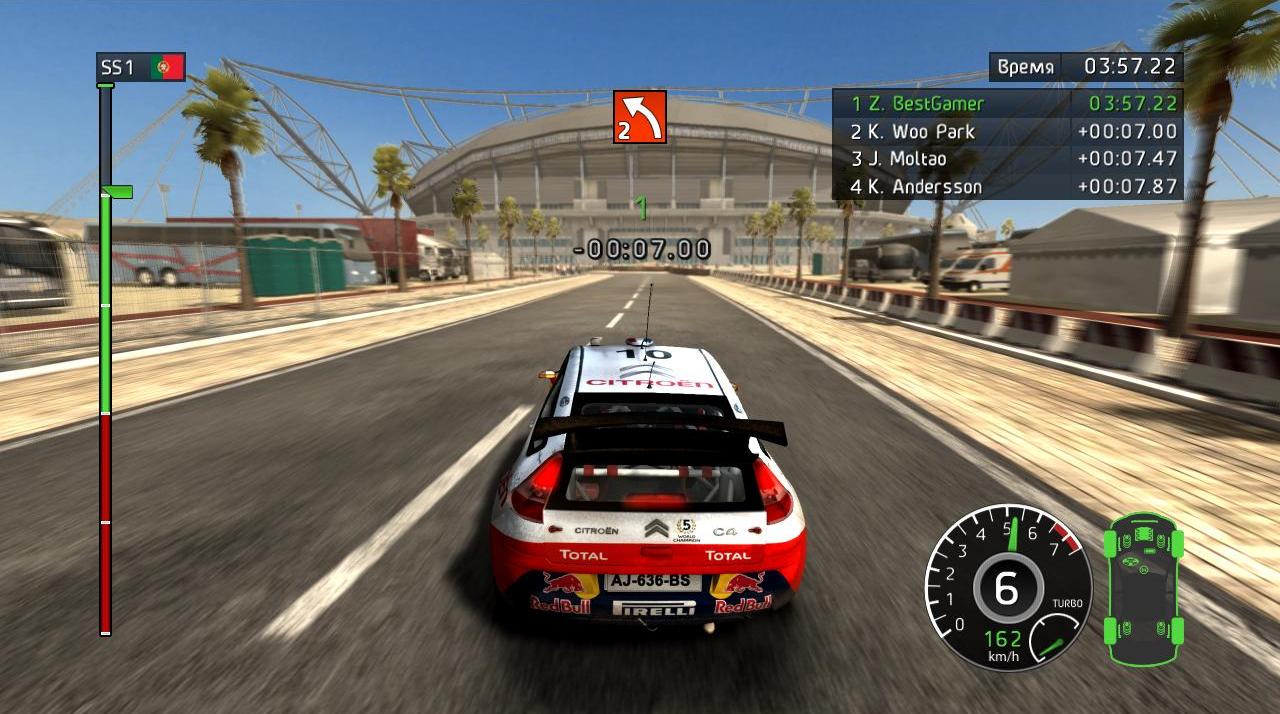
Task: Pick the K. Andersson leaderboard row
Action: tap(1007, 186)
